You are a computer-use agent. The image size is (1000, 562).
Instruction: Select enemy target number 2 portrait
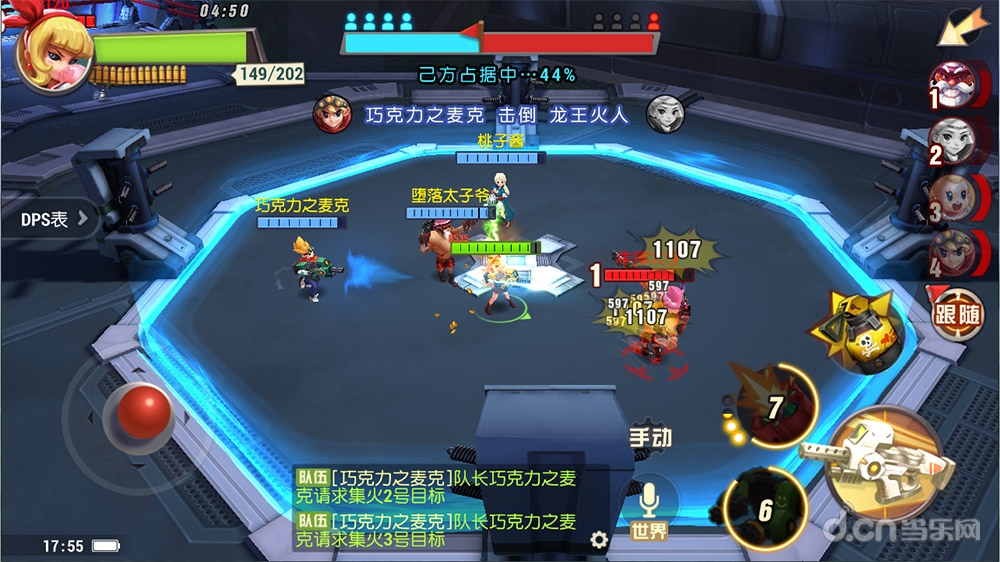[951, 139]
